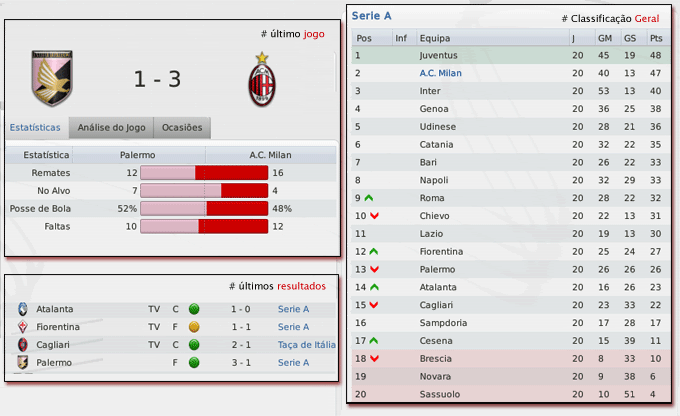Open the Análise do Jogo tab
Image resolution: width=680 pixels, height=416 pixels.
coord(111,128)
